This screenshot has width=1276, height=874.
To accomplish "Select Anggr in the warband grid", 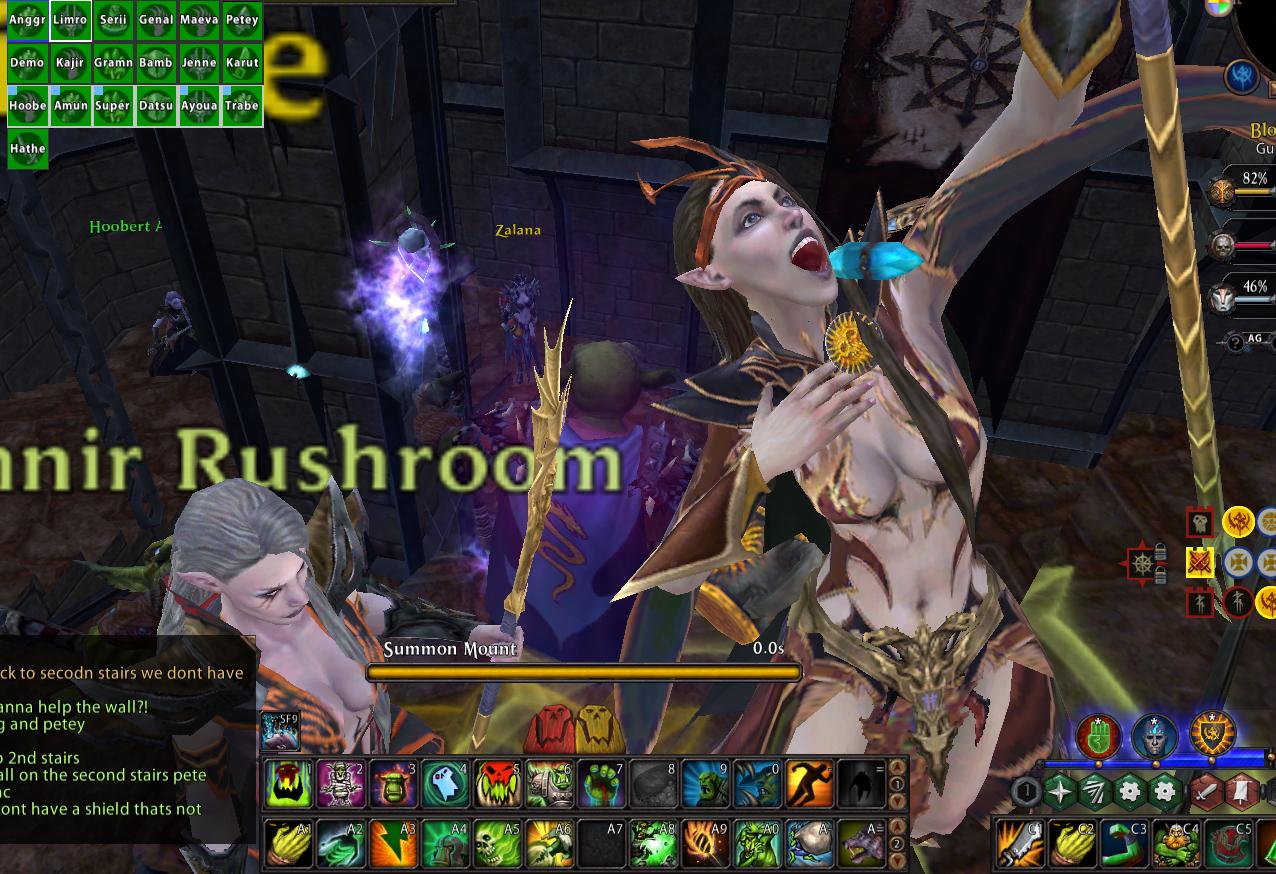I will [x=27, y=20].
